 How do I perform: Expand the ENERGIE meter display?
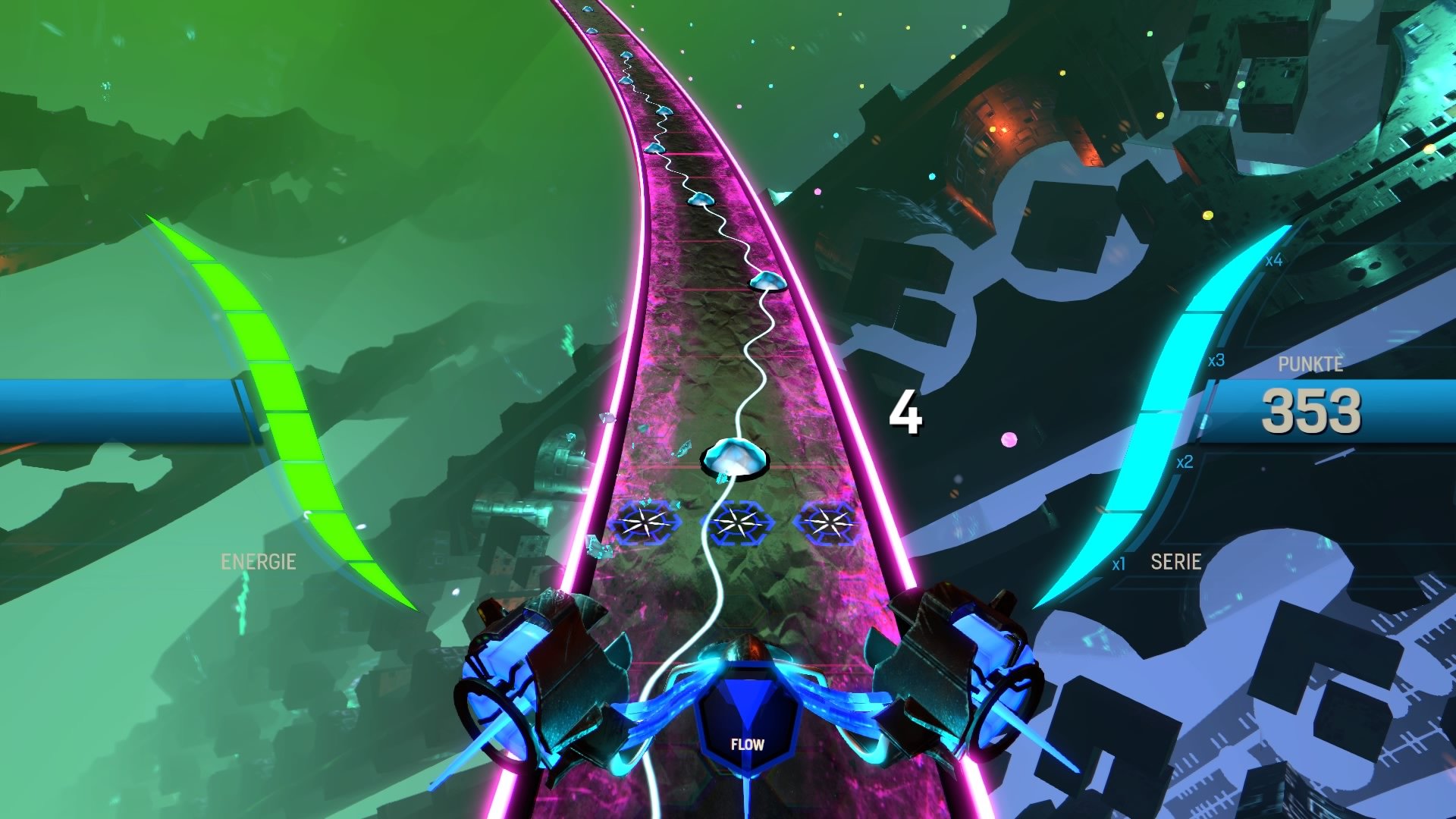pyautogui.click(x=259, y=562)
